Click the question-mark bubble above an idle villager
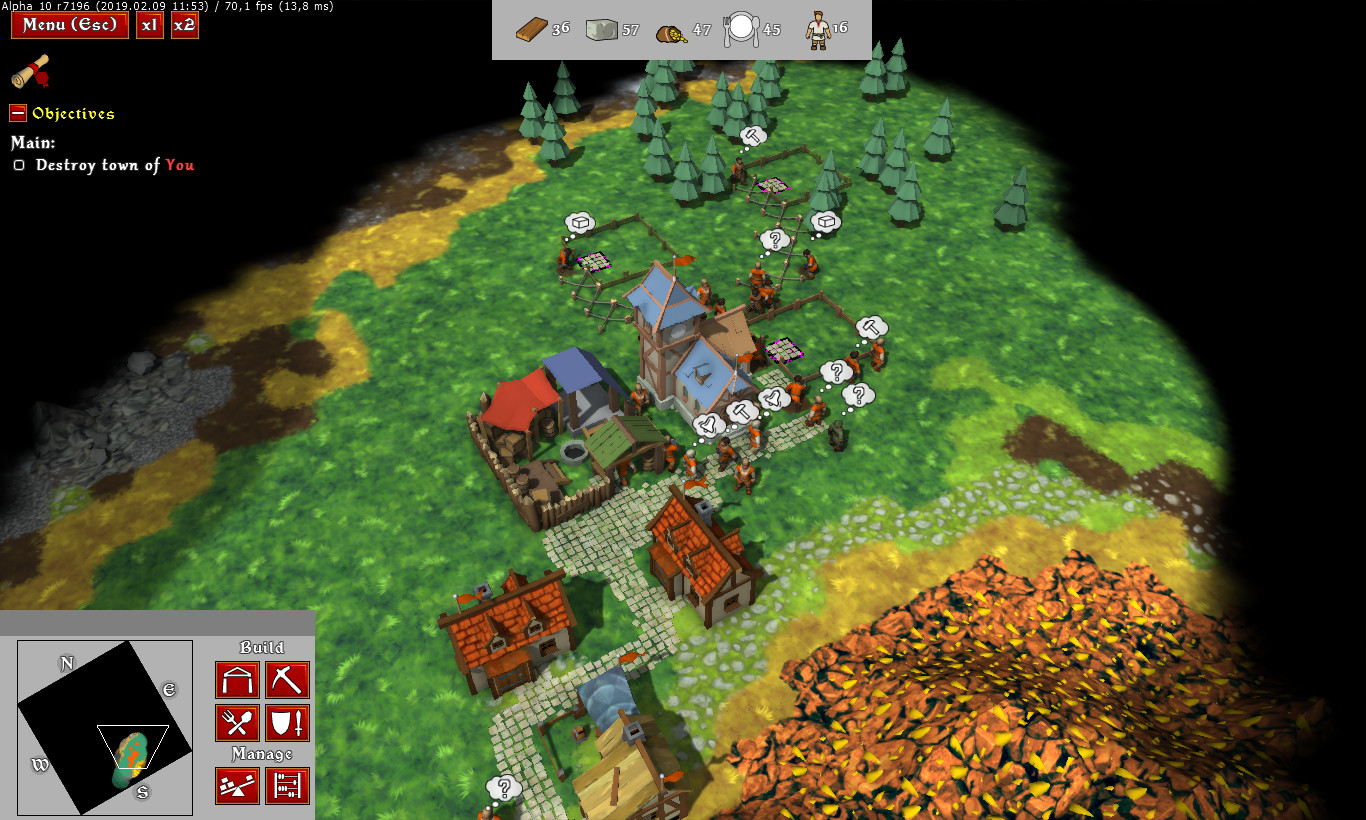The height and width of the screenshot is (820, 1366). (777, 239)
